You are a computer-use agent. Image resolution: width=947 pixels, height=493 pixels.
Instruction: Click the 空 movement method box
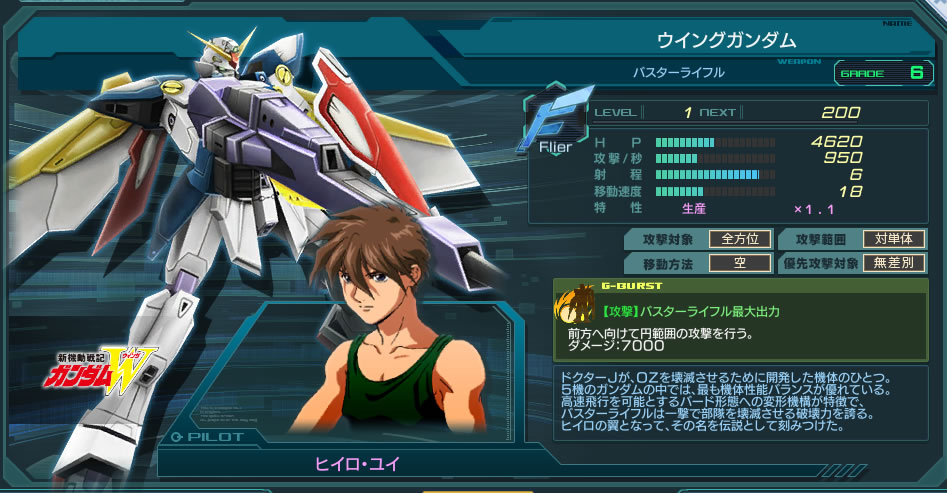[x=740, y=263]
